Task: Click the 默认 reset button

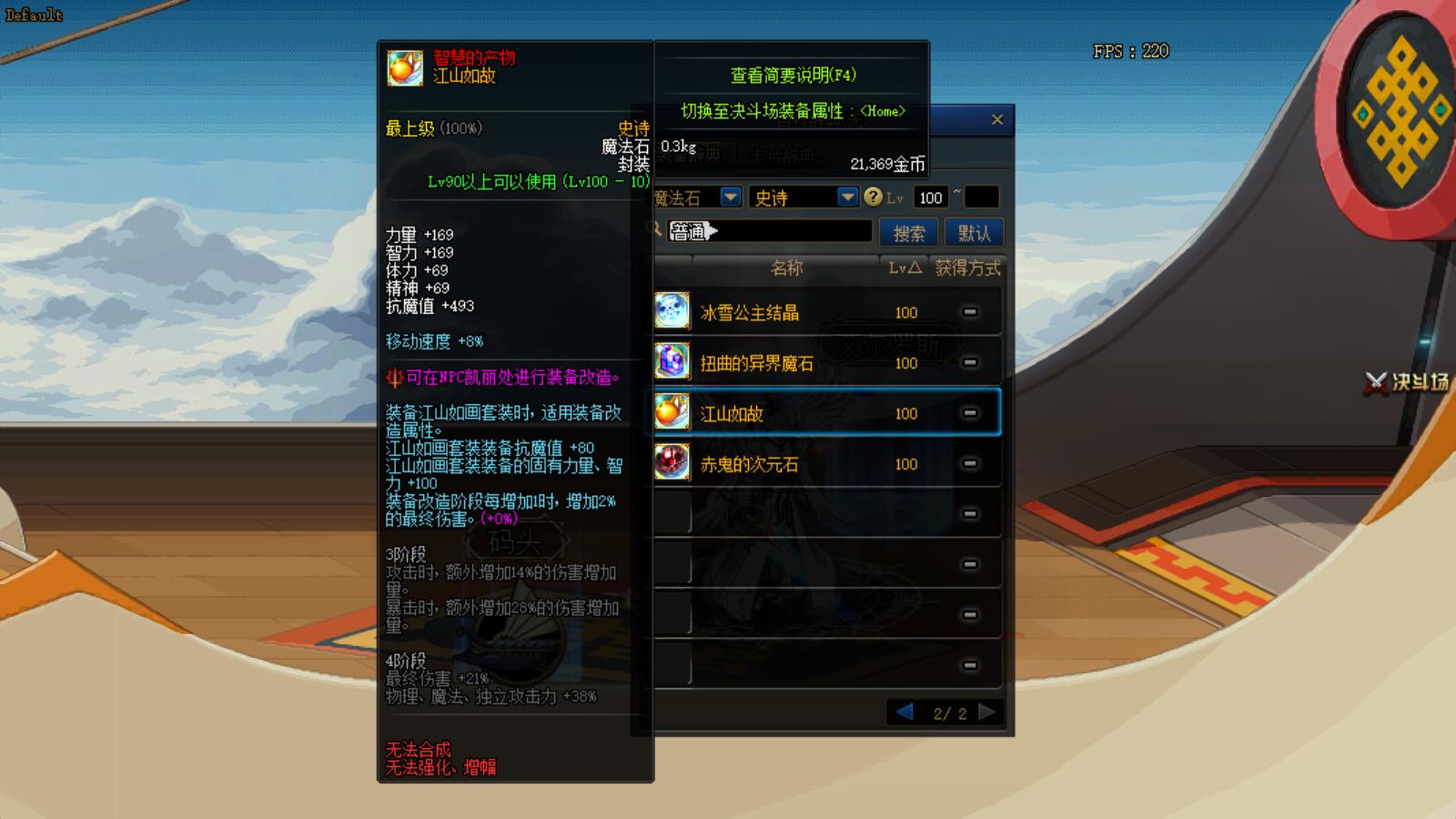Action: pos(974,232)
